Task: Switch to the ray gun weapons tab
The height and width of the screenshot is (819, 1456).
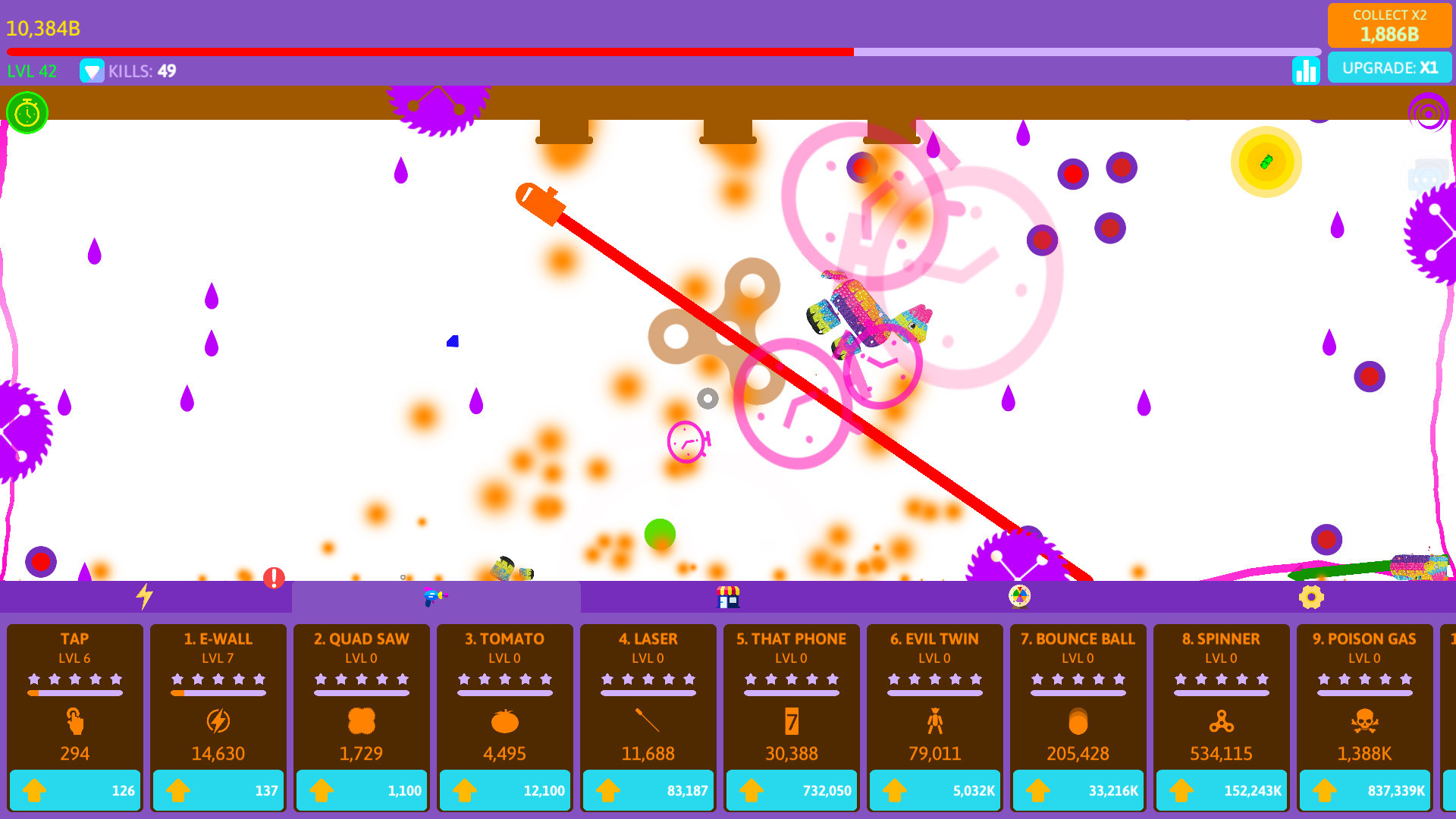Action: point(436,597)
